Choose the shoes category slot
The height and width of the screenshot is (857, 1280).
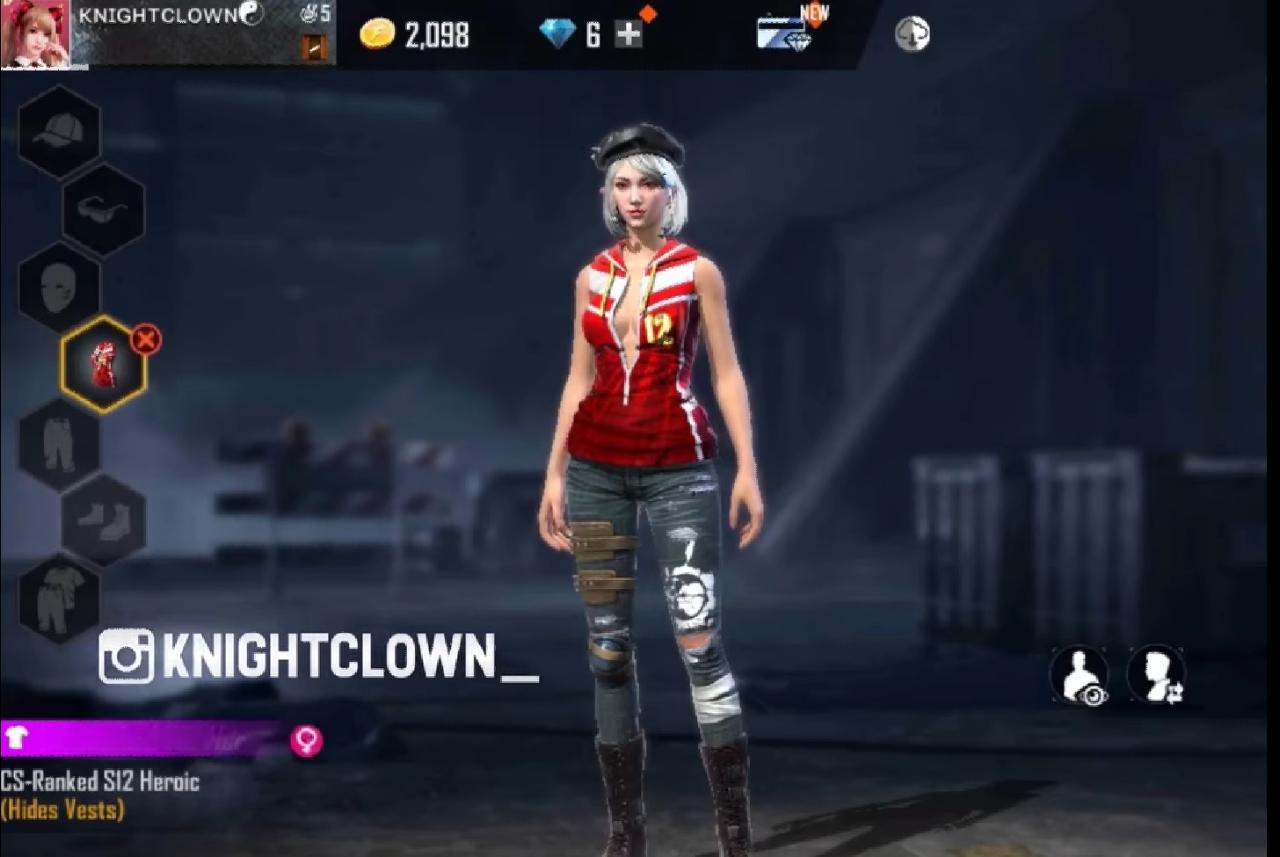[103, 520]
